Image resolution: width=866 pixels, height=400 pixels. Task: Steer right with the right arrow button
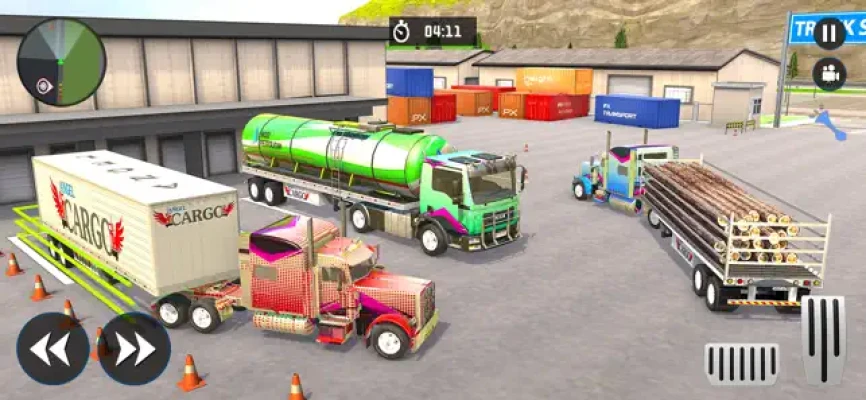coord(135,348)
